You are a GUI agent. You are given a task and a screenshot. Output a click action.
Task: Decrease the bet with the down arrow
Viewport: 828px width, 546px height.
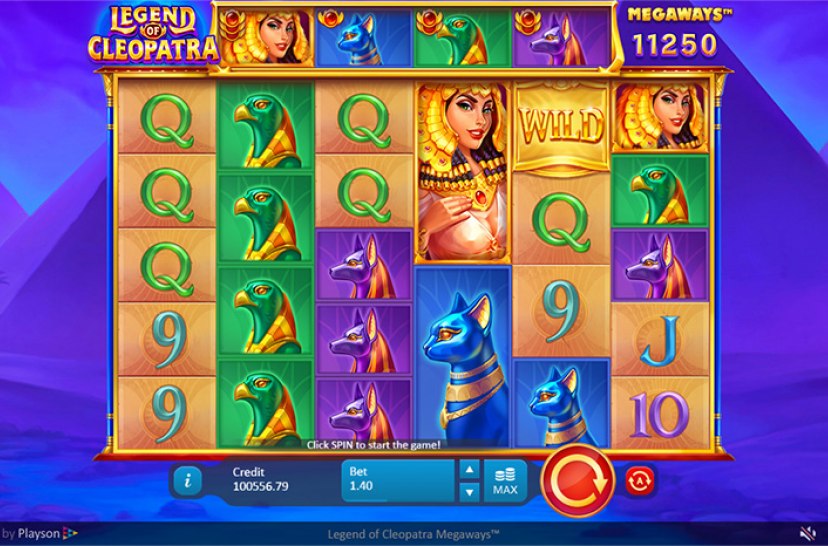(469, 491)
